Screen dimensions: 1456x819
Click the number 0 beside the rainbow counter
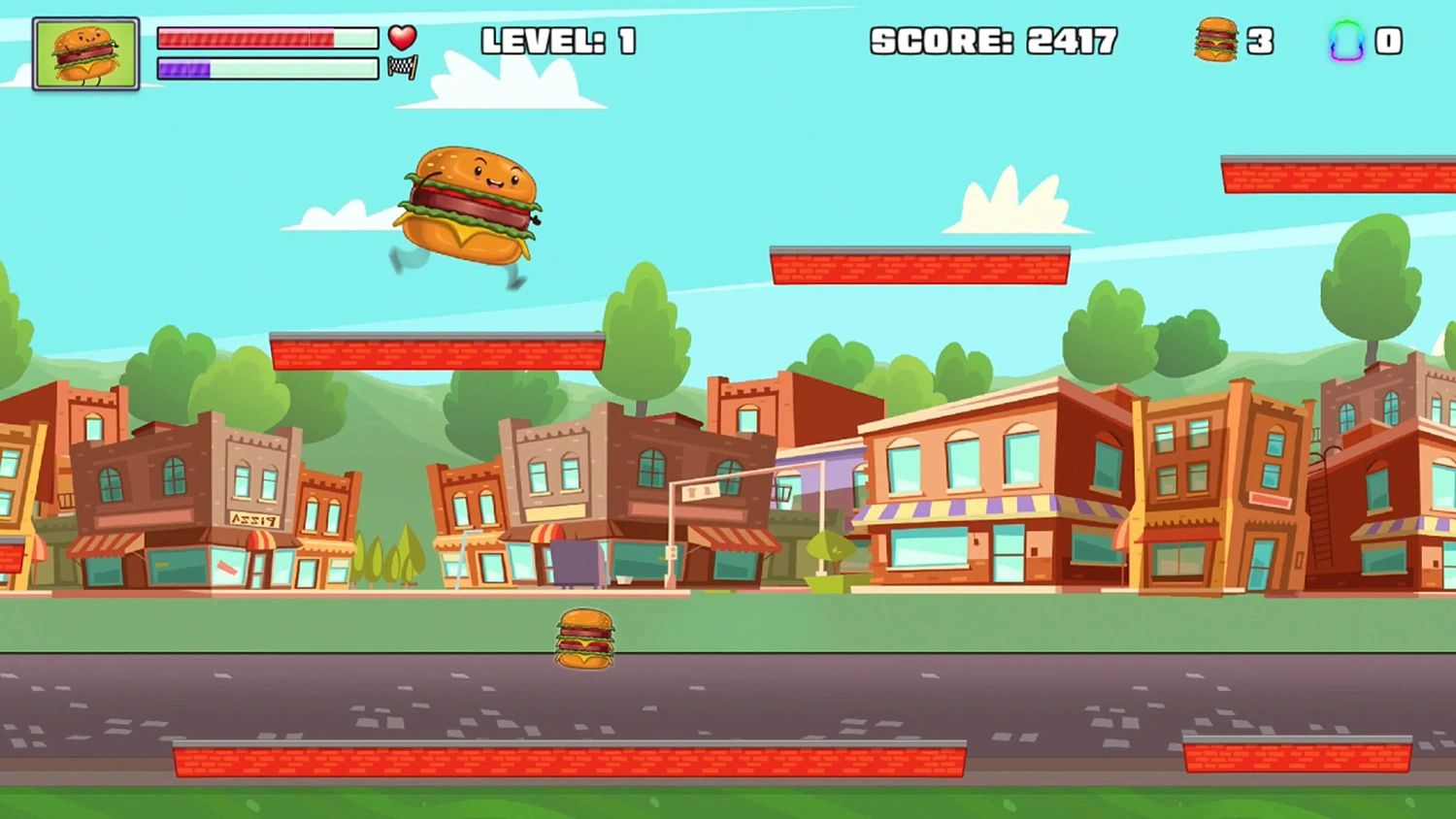pos(1390,41)
